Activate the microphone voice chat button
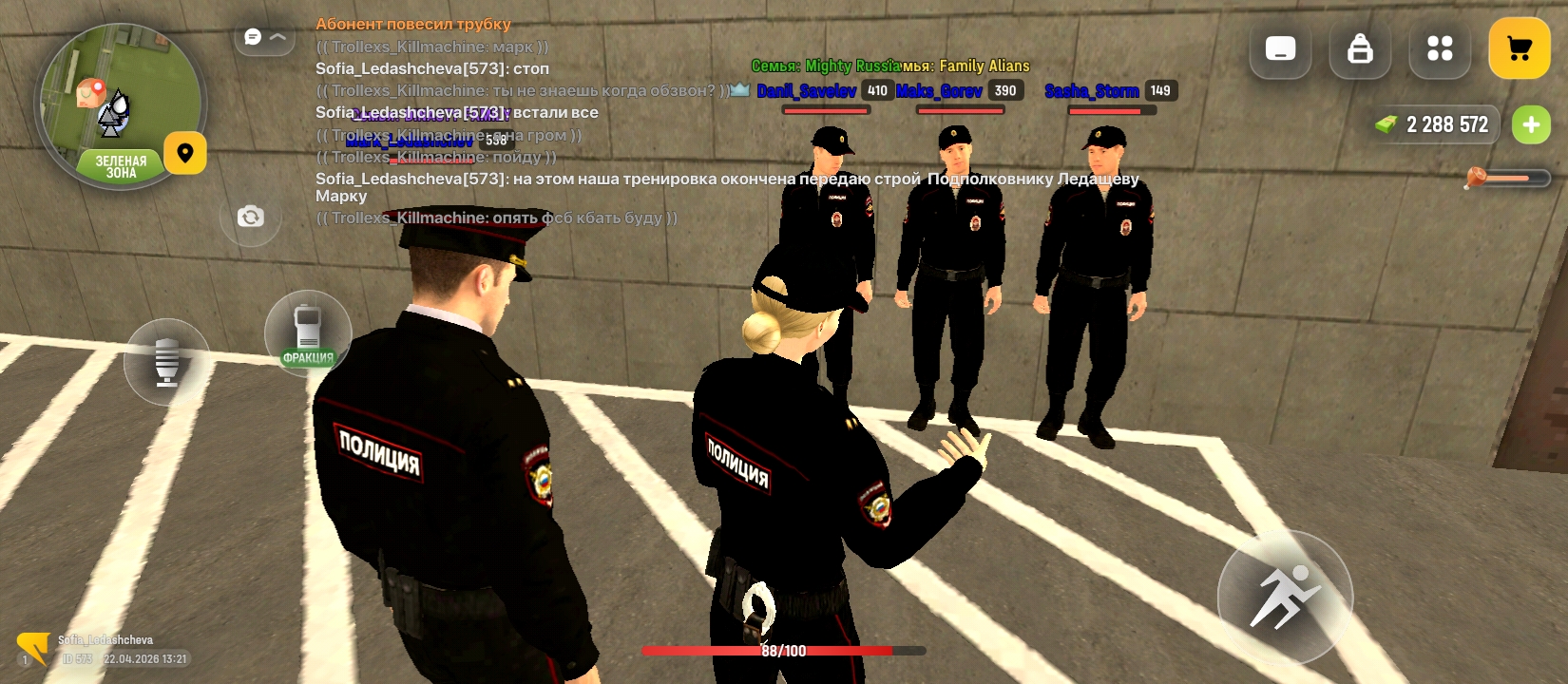Image resolution: width=1568 pixels, height=684 pixels. coord(166,361)
